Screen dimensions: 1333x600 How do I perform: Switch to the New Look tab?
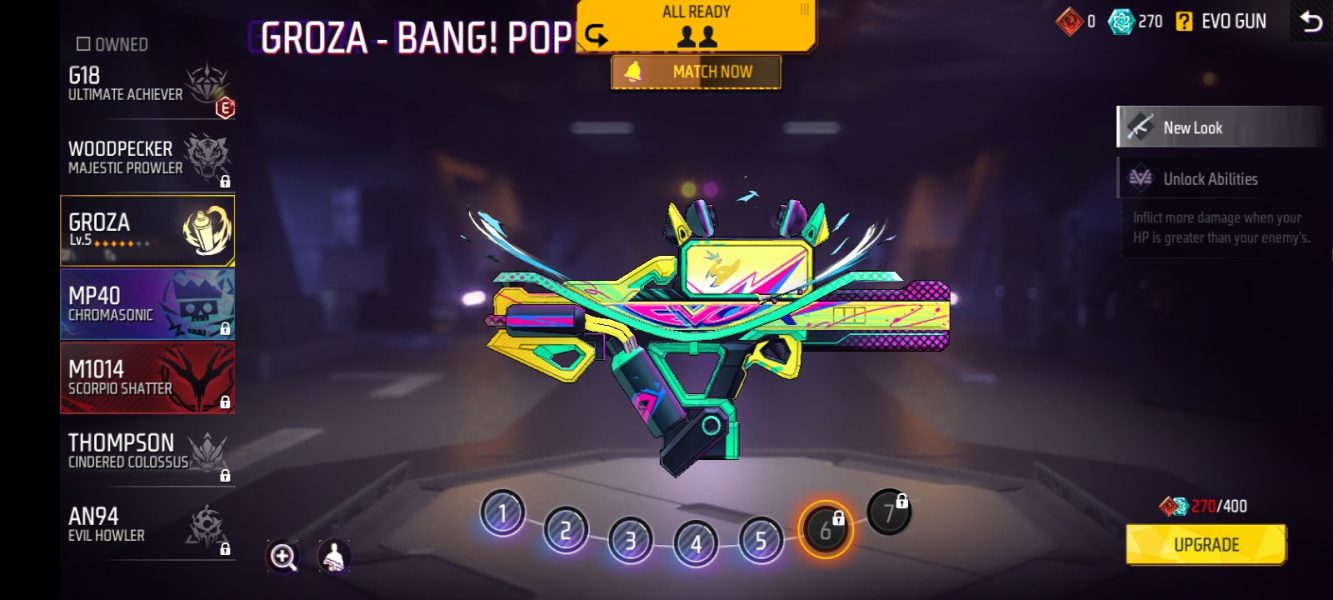pos(1218,128)
